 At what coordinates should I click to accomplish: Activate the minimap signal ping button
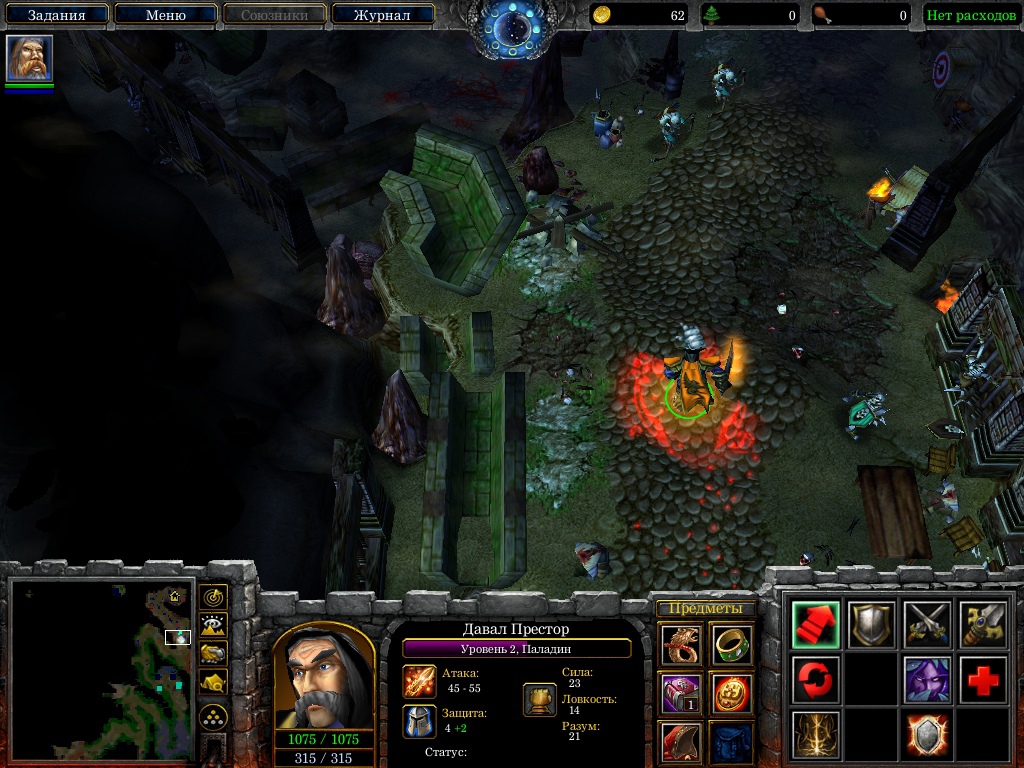[x=213, y=597]
